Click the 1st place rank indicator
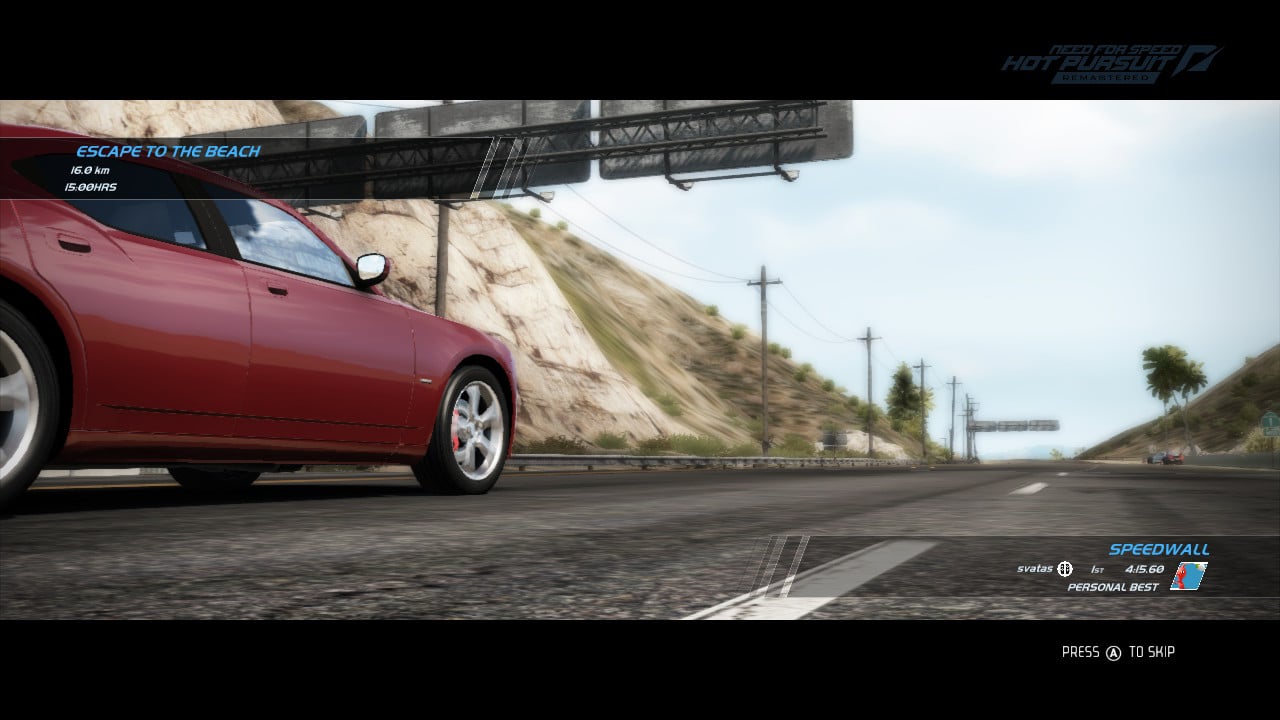 (1095, 568)
